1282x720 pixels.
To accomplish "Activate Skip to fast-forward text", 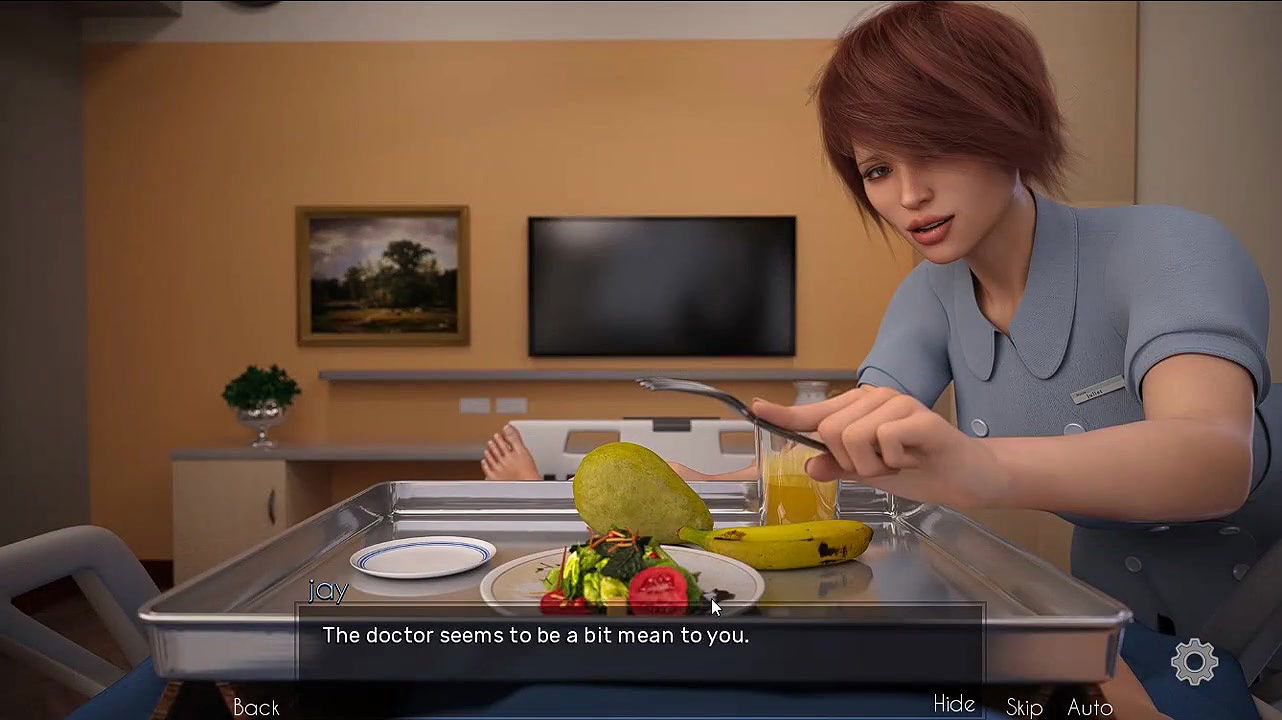I will (x=1023, y=706).
